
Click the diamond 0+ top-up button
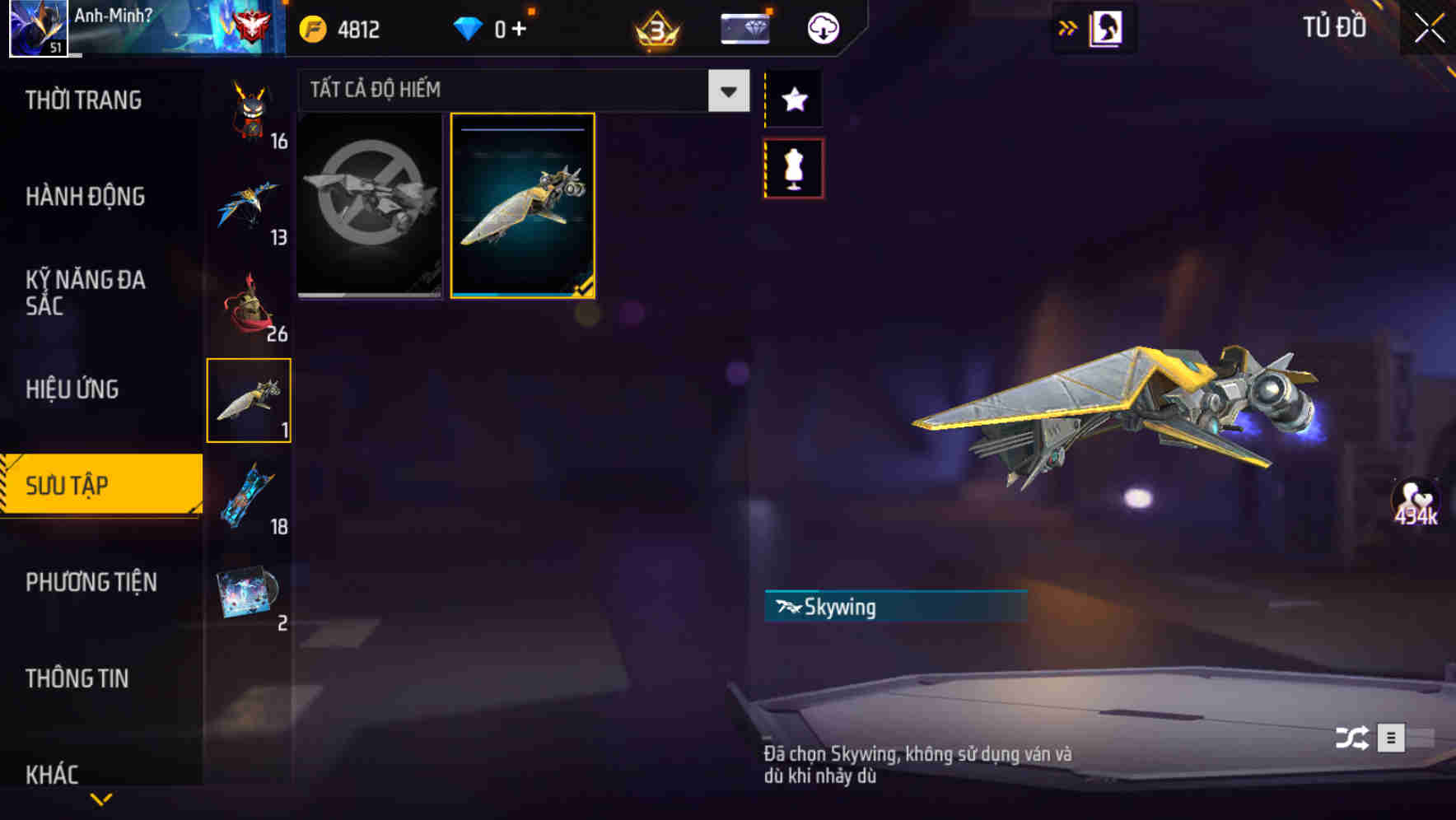pyautogui.click(x=489, y=27)
